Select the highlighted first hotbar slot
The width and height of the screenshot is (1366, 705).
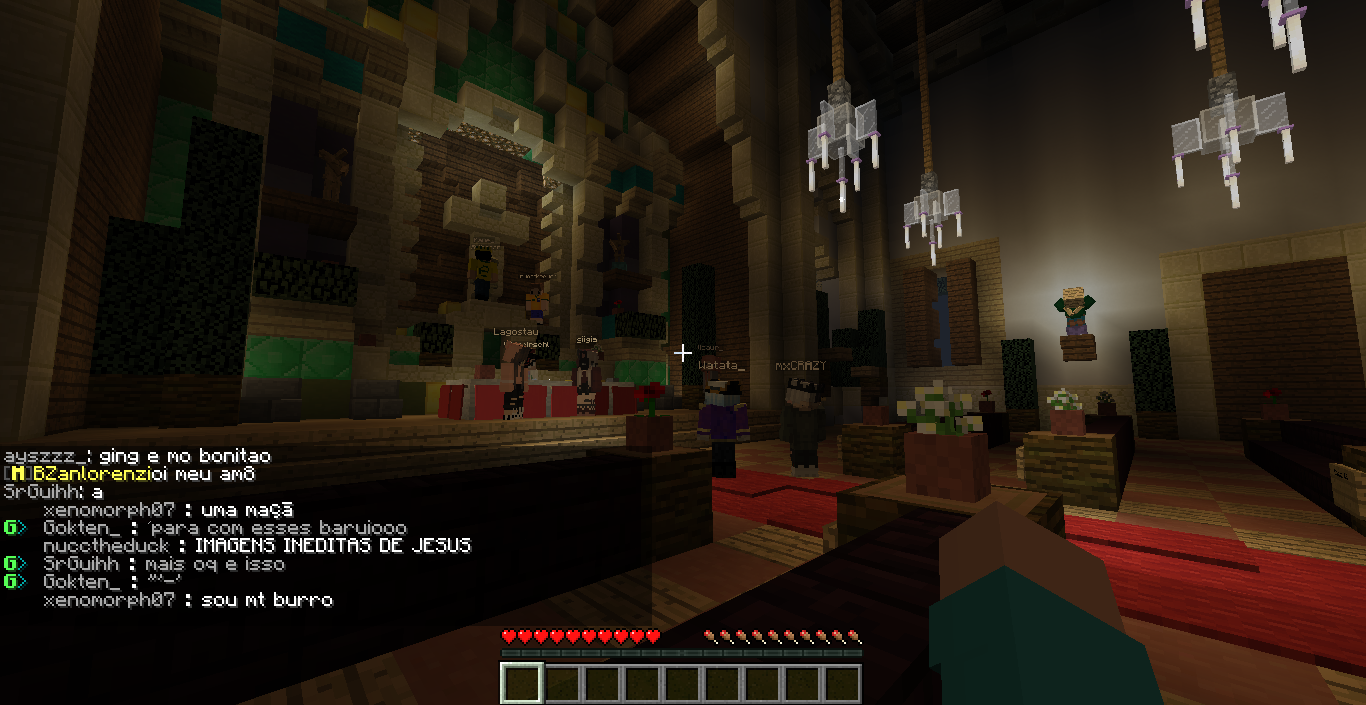[521, 684]
